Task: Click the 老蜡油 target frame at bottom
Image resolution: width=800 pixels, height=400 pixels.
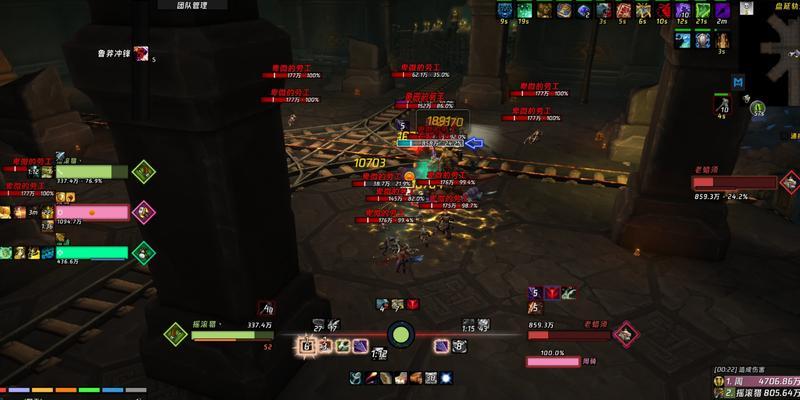Action: [568, 335]
